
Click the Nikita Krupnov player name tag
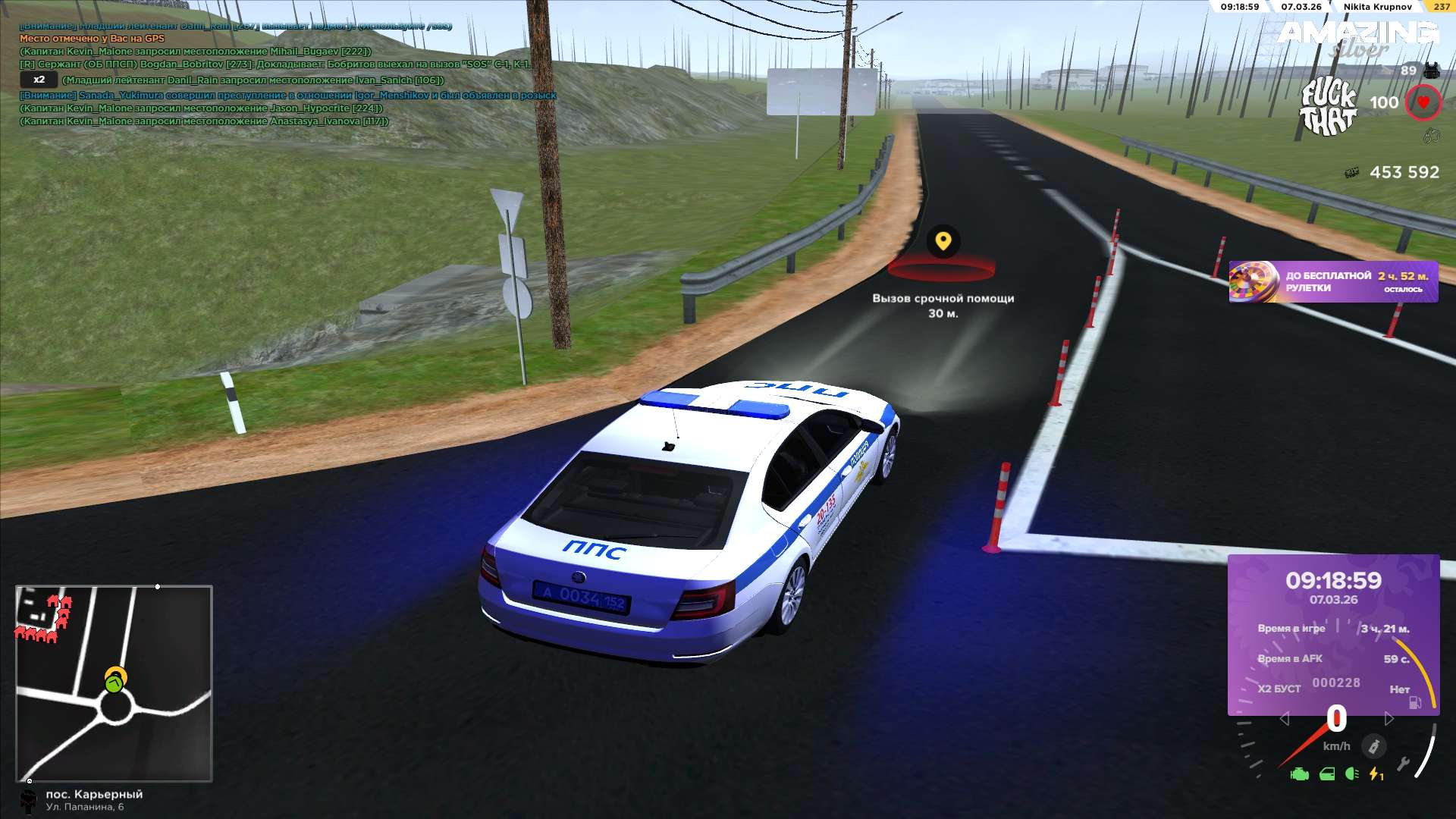coord(1377,7)
